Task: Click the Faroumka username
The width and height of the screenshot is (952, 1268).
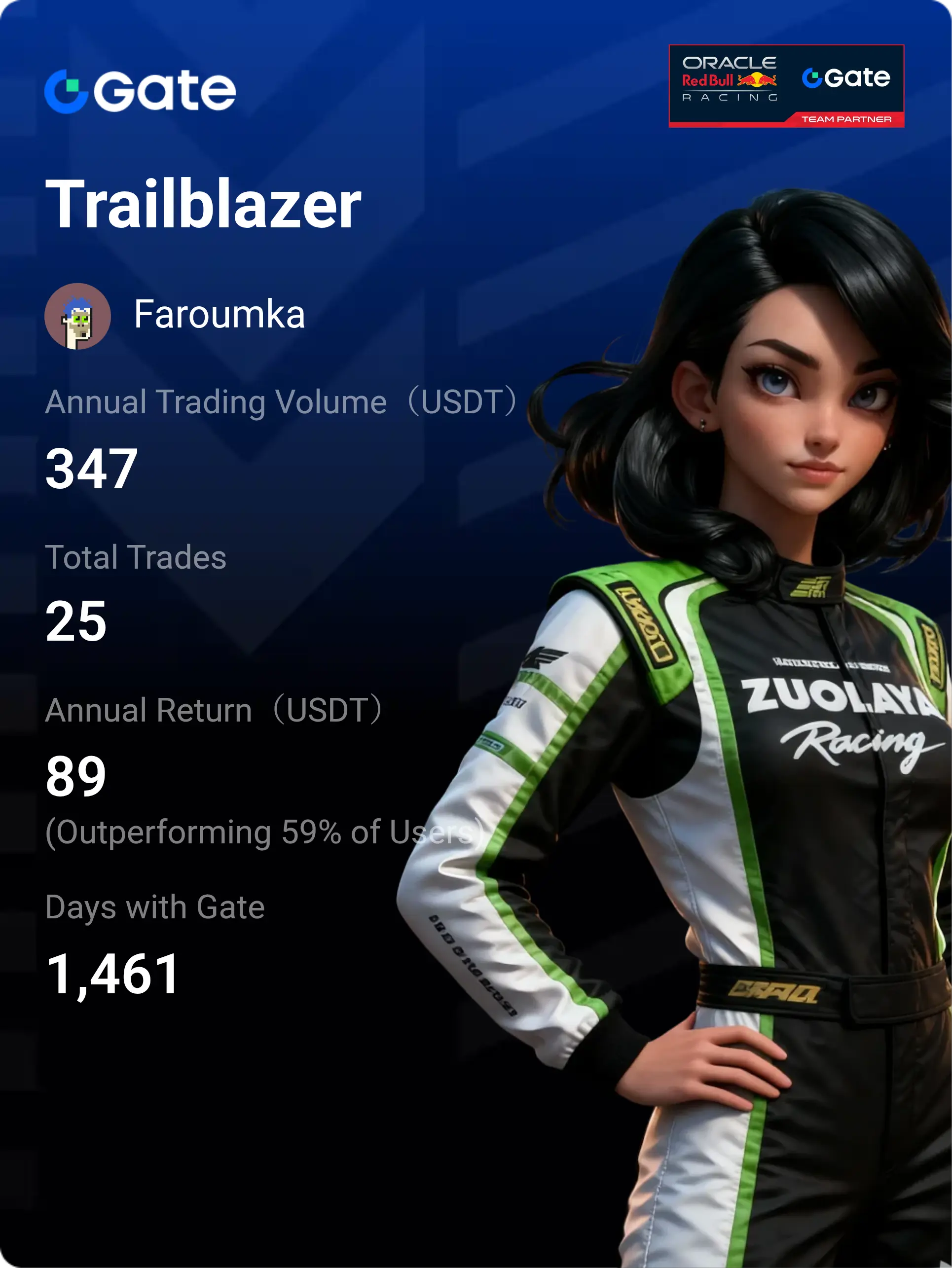Action: [x=219, y=315]
